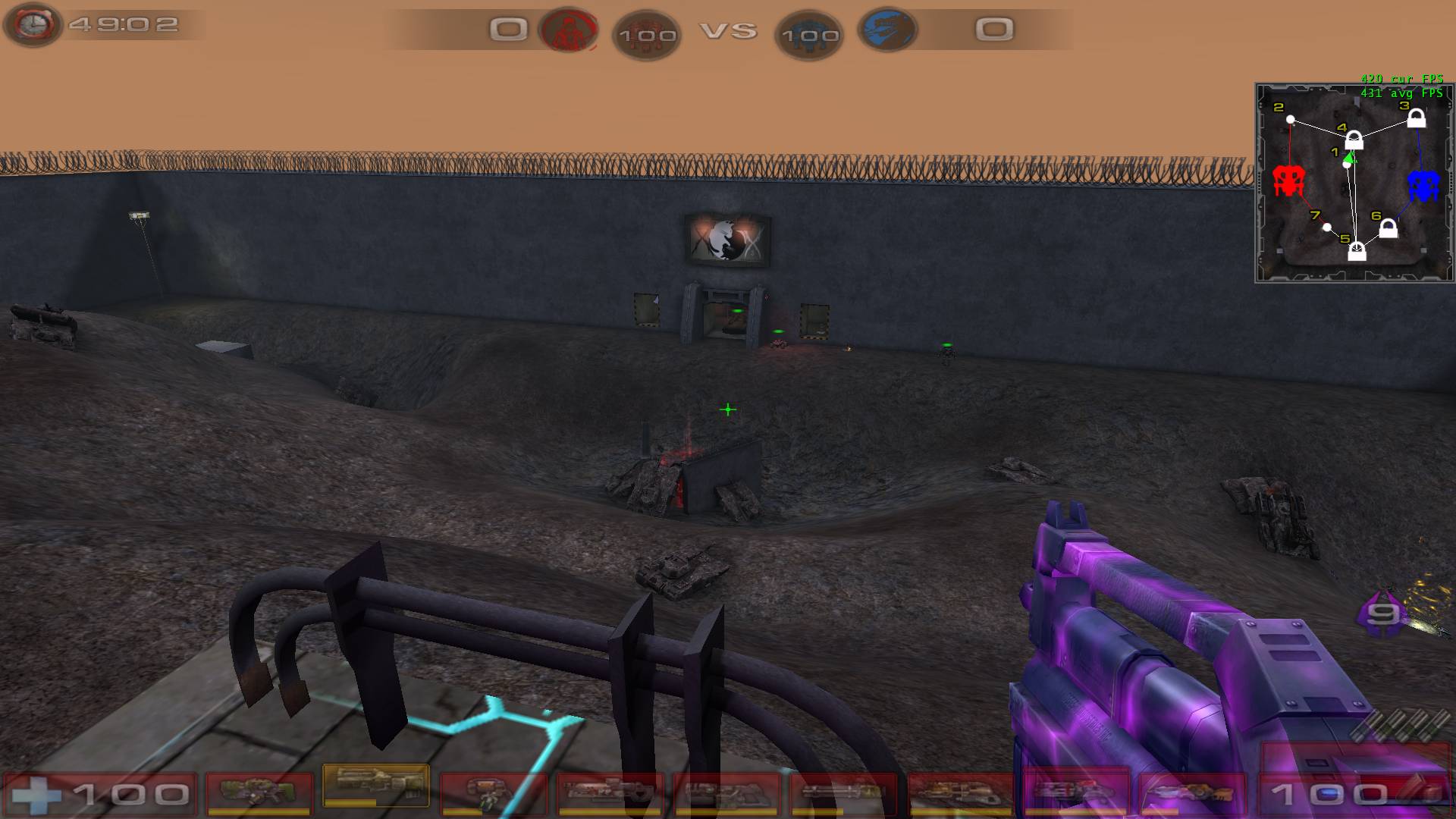Click the blue power core on minimap
The width and height of the screenshot is (1456, 819).
pyautogui.click(x=1423, y=186)
